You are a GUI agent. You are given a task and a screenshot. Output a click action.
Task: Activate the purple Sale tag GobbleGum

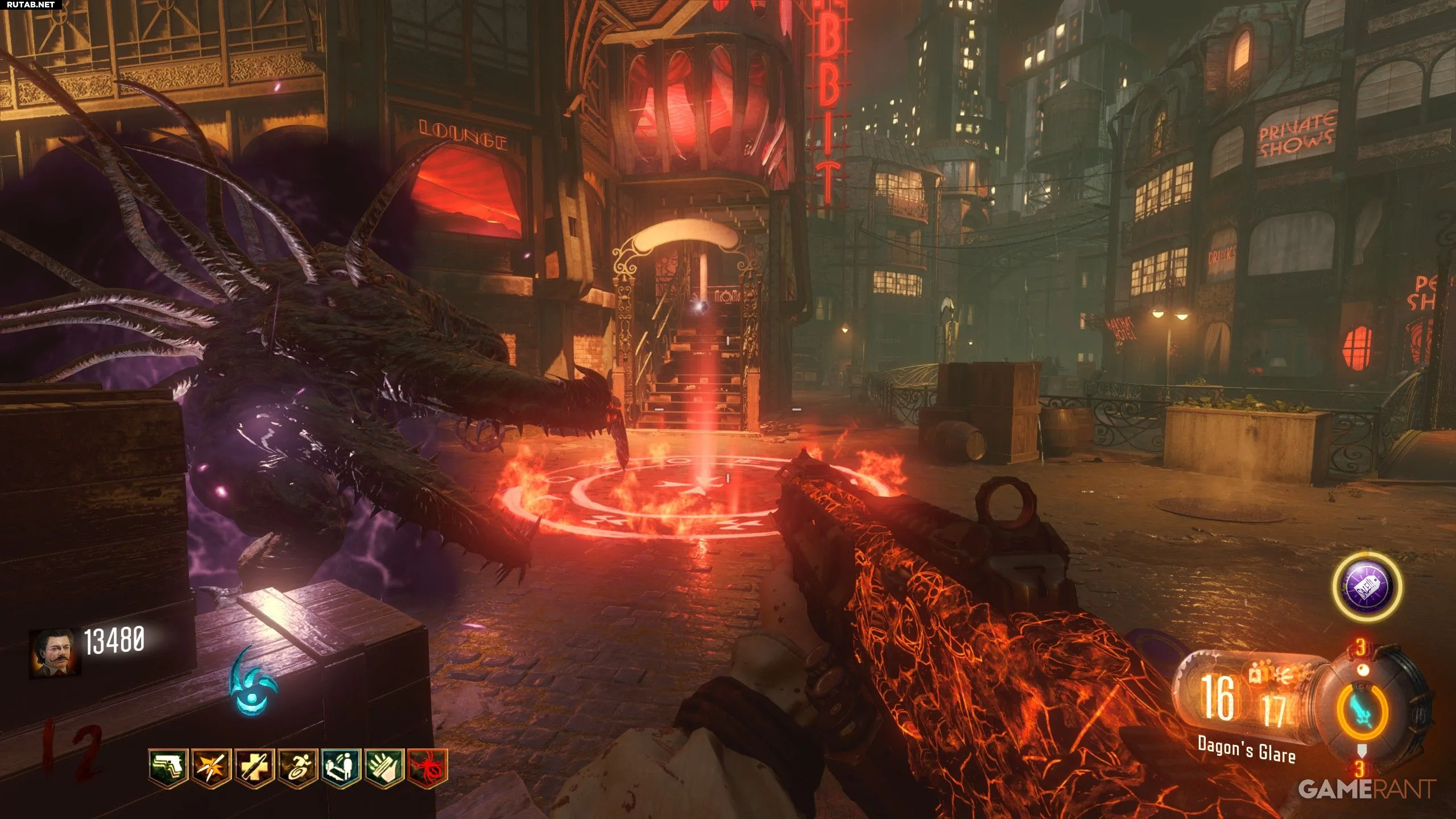pyautogui.click(x=1367, y=586)
